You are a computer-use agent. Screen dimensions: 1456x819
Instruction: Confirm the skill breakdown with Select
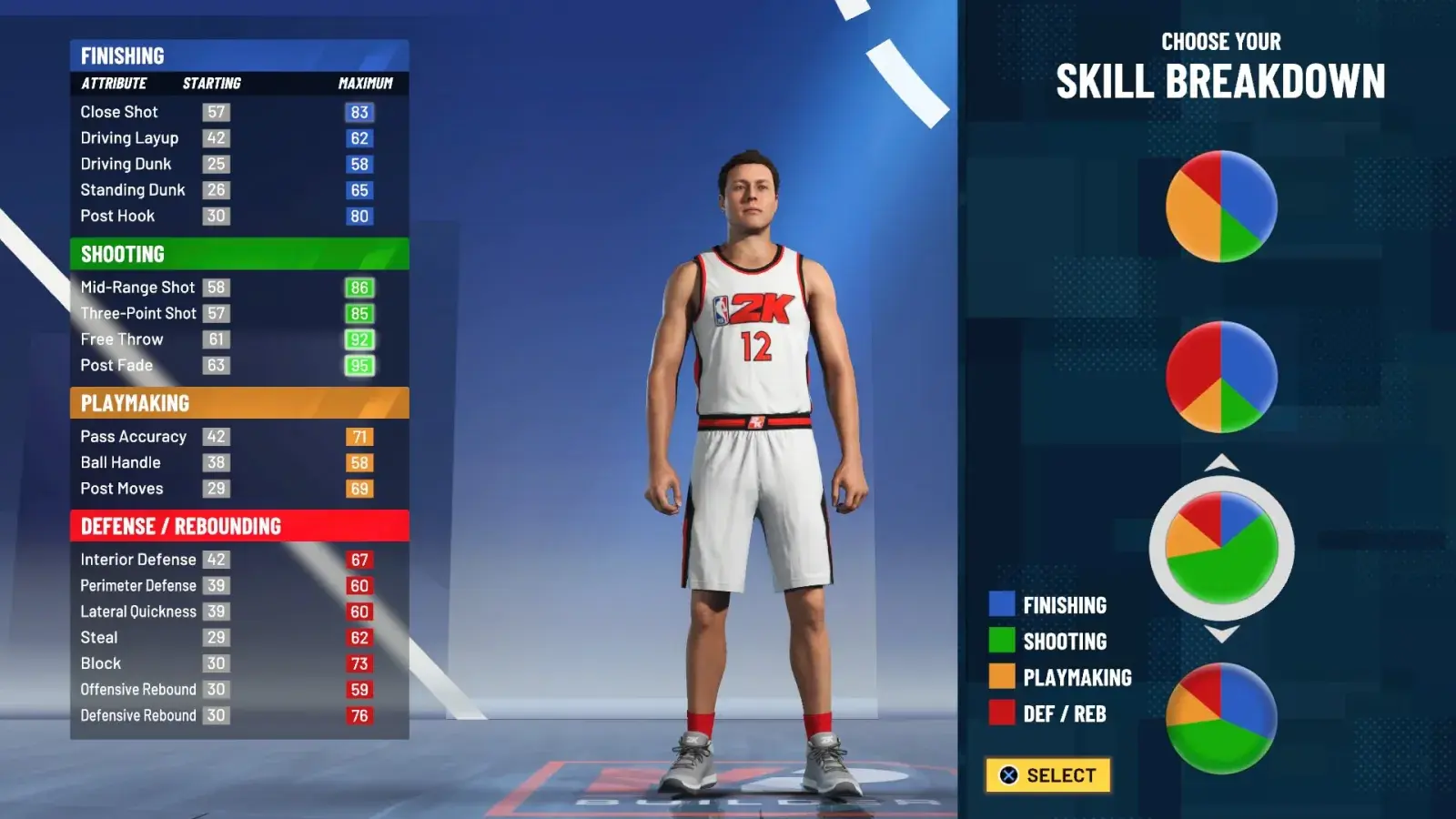(x=1047, y=775)
